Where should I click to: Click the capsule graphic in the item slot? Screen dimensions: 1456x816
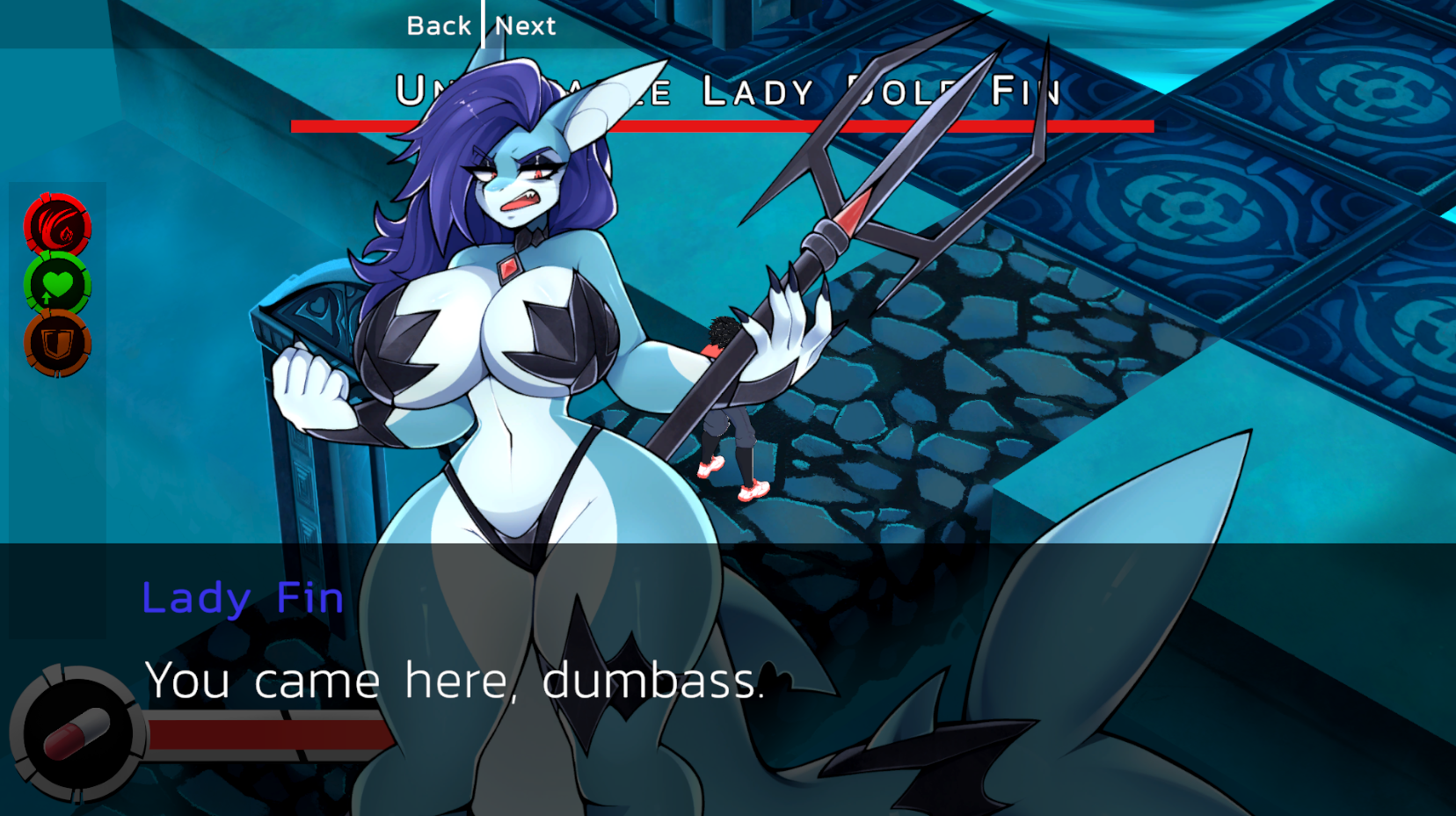(77, 728)
